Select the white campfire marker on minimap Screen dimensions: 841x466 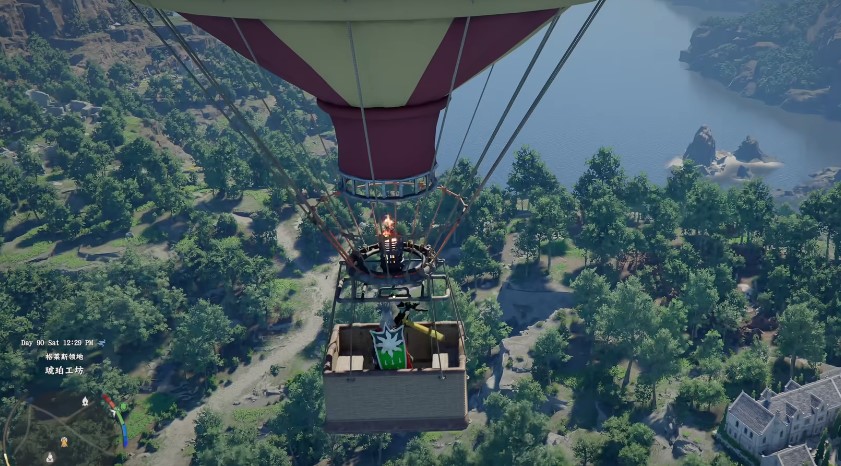pyautogui.click(x=85, y=401)
